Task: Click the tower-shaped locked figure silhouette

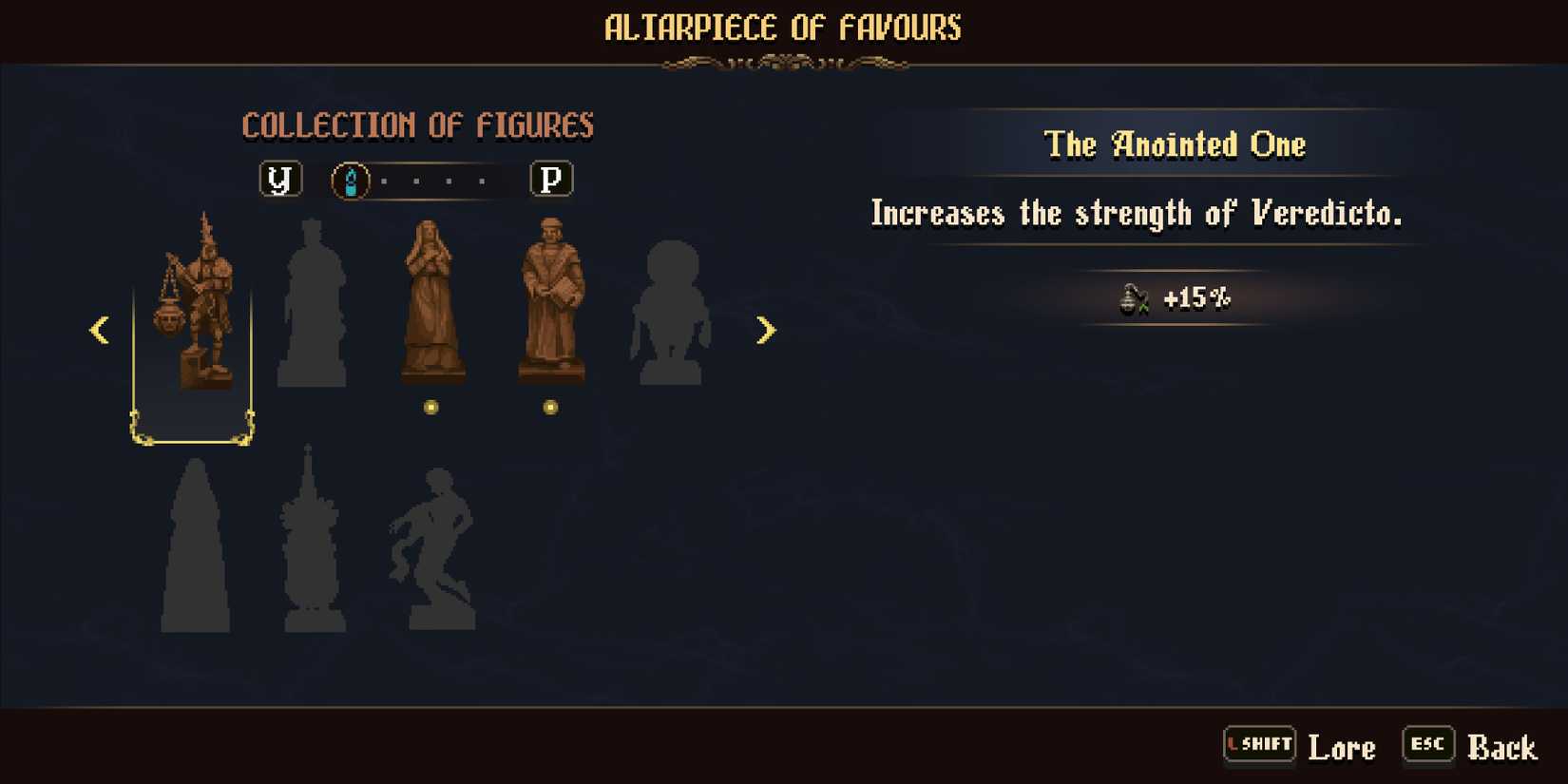Action: (314, 542)
